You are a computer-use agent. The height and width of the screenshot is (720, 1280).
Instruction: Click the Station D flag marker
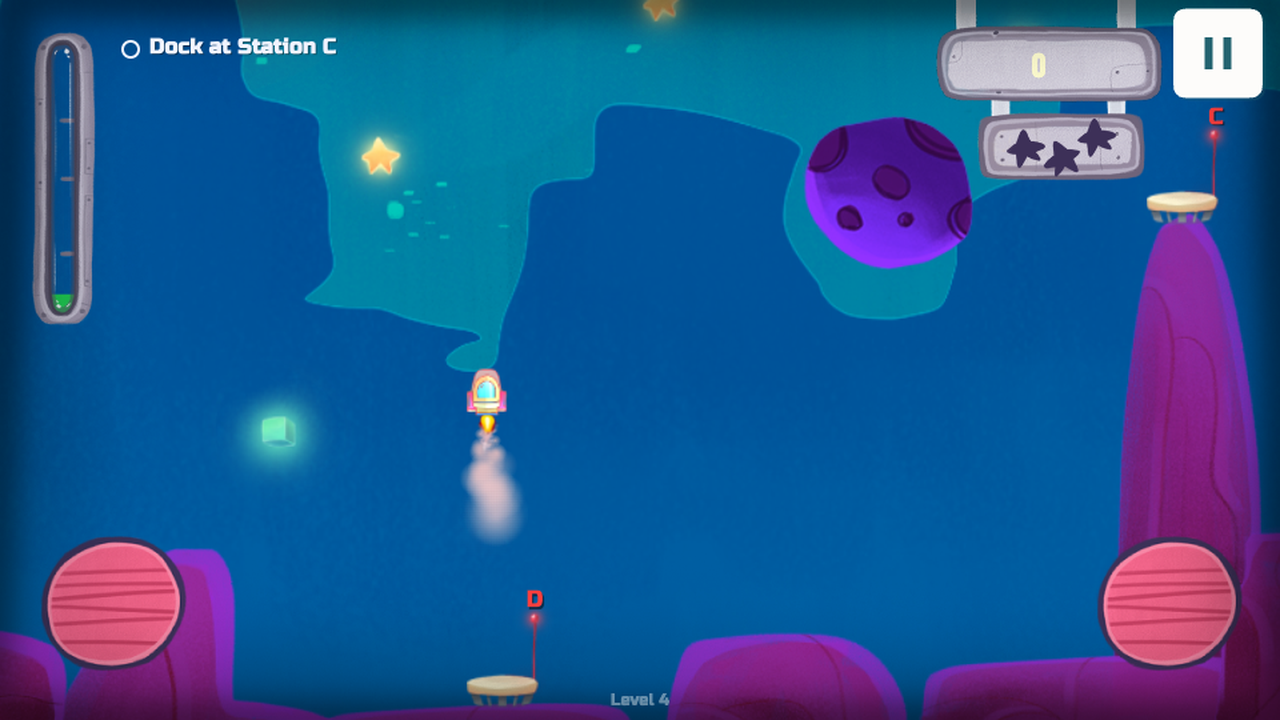pyautogui.click(x=536, y=600)
